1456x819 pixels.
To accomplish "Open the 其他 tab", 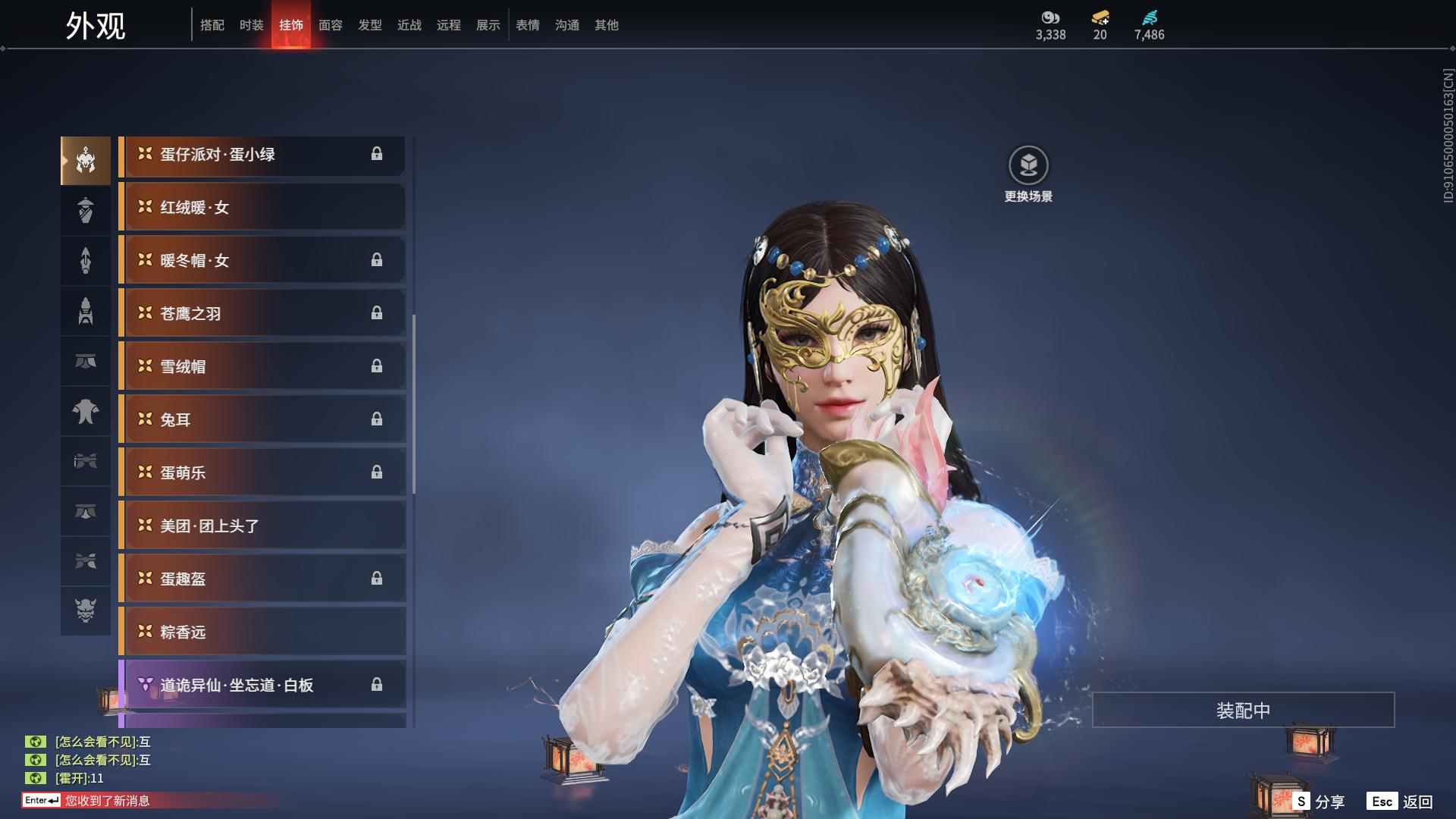I will tap(606, 25).
